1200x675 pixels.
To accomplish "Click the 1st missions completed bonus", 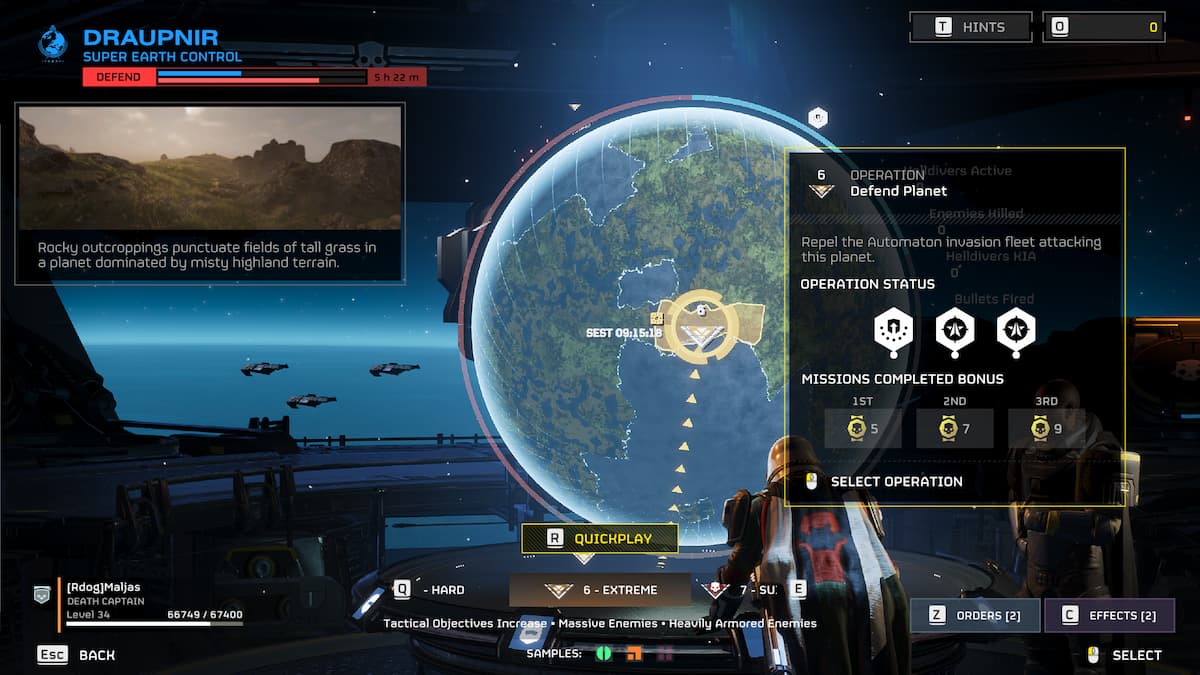I will (862, 428).
